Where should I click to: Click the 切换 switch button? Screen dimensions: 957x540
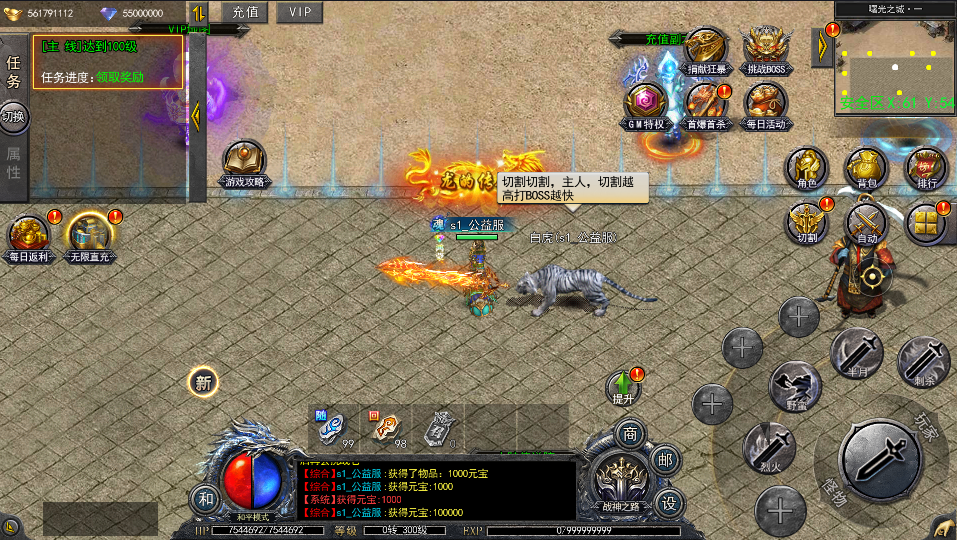pyautogui.click(x=13, y=116)
